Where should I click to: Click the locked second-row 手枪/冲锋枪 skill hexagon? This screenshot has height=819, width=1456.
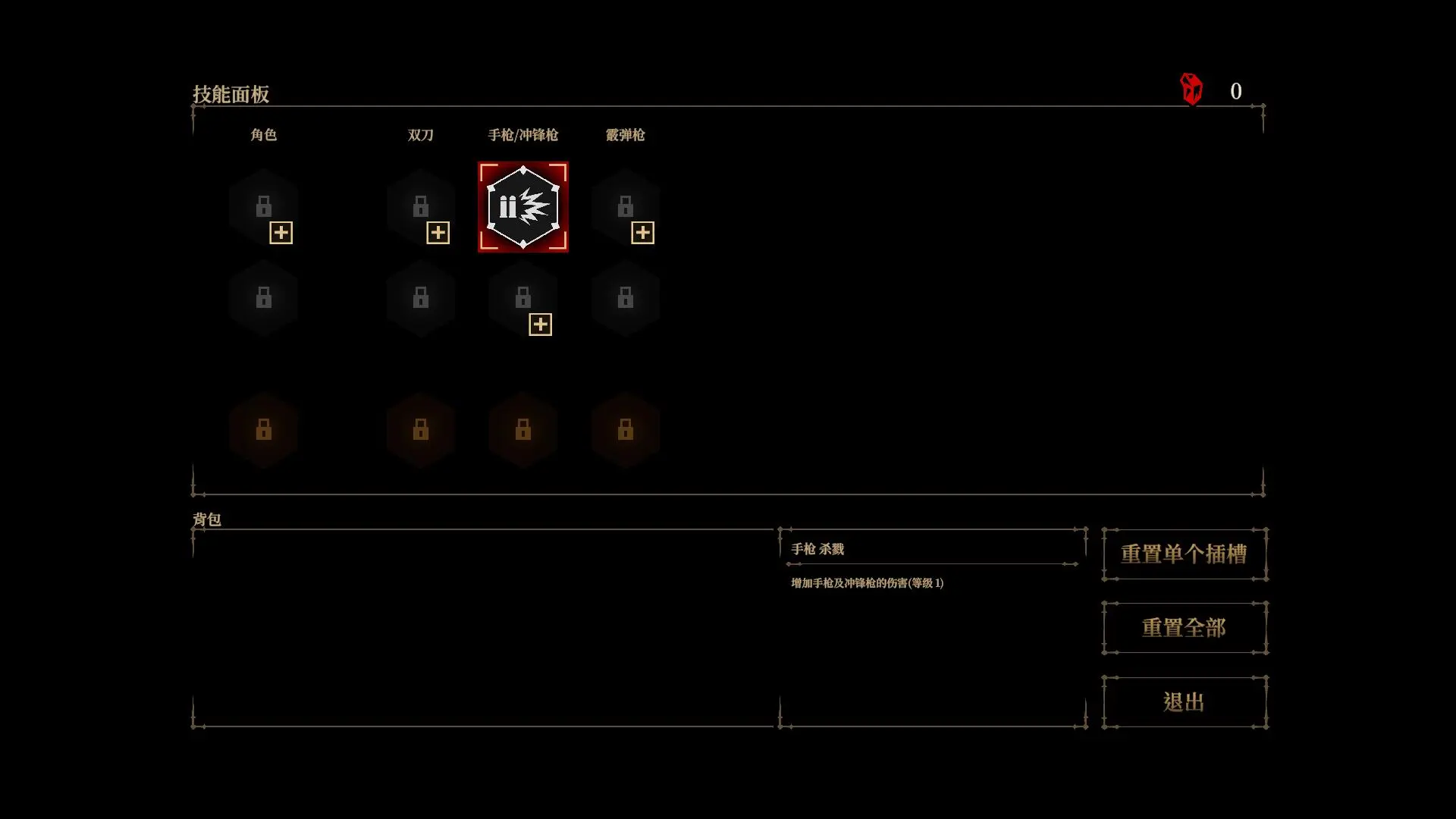[x=523, y=297]
